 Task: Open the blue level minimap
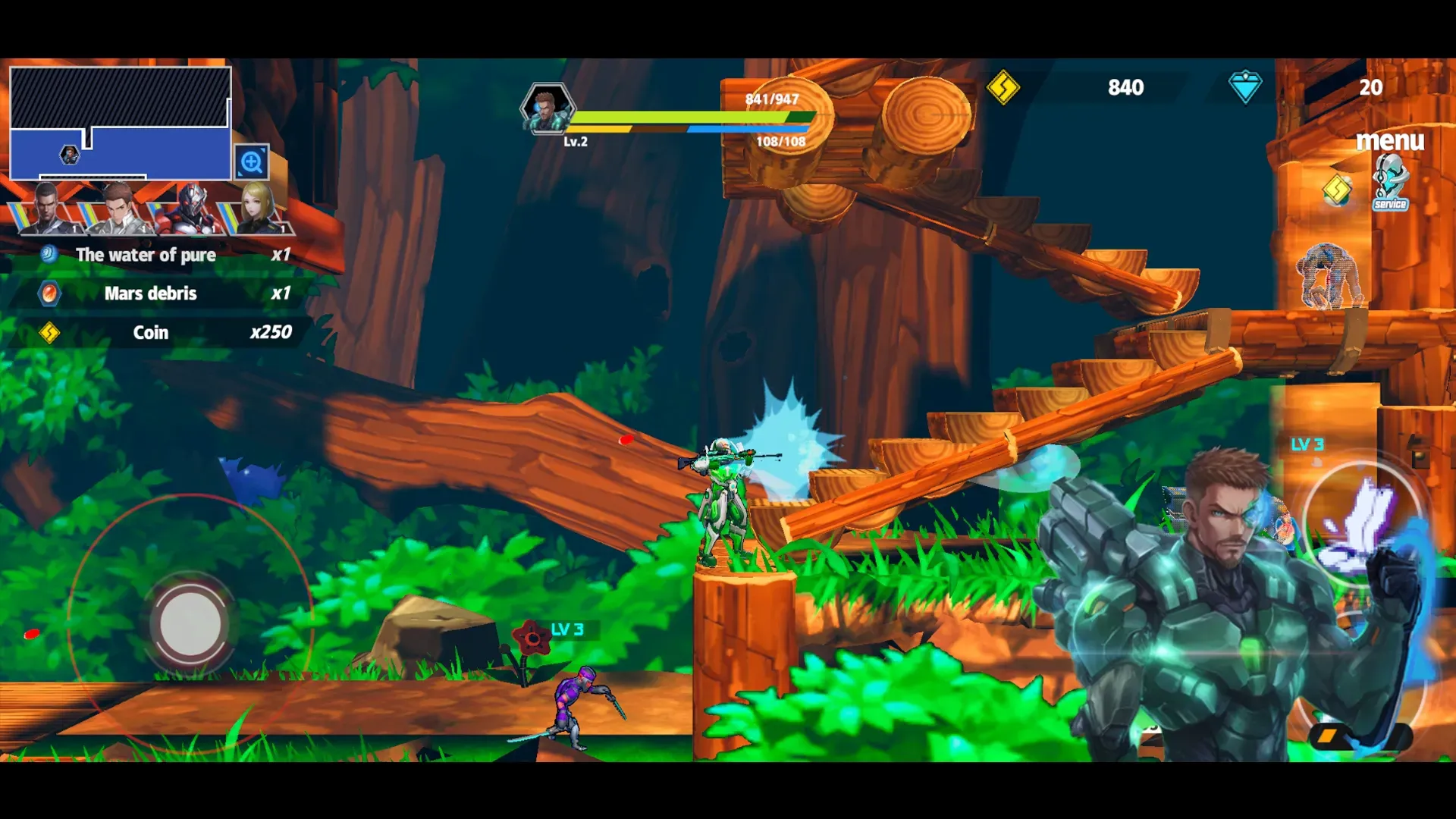pos(120,124)
